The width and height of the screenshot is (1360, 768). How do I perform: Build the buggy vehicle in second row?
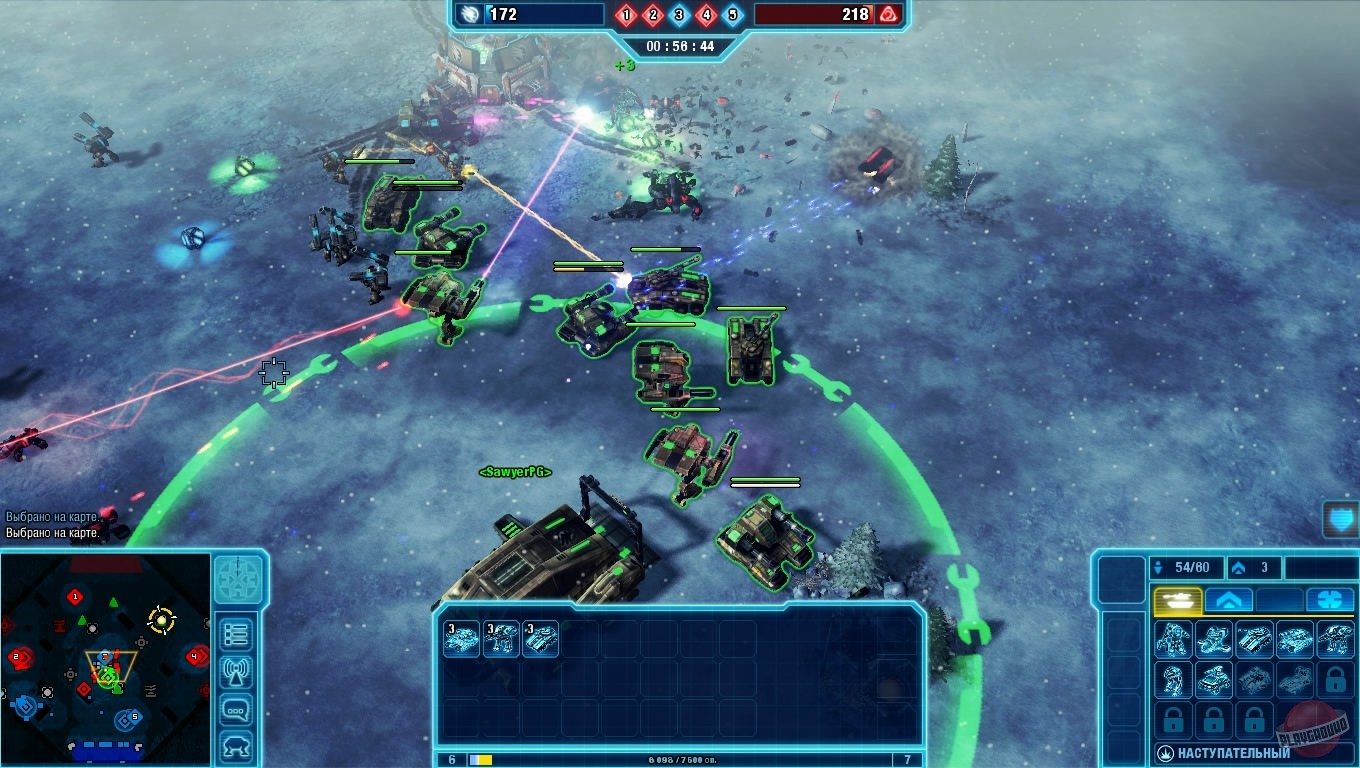[1214, 680]
